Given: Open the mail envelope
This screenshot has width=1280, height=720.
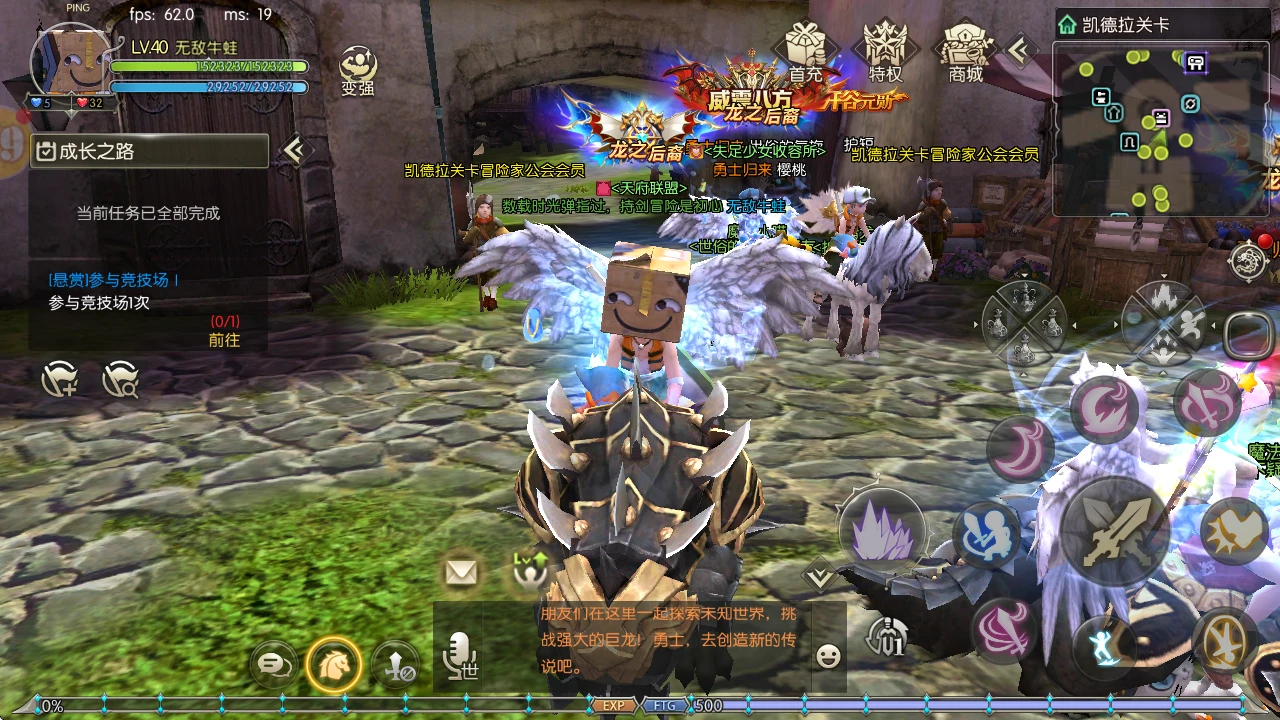Looking at the screenshot, I should tap(460, 574).
